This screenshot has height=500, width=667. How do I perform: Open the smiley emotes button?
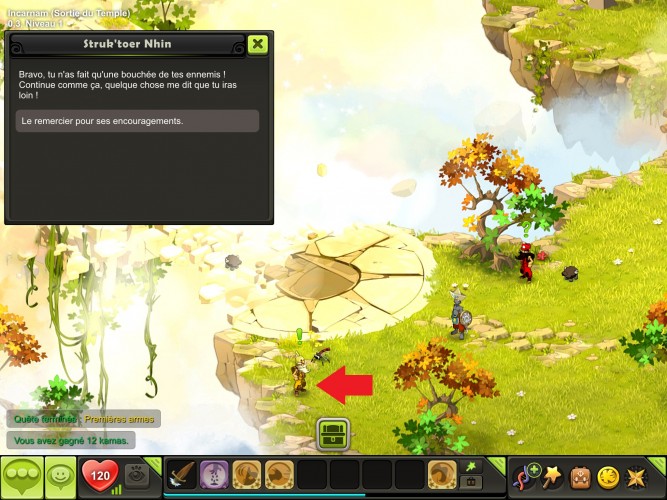(x=61, y=476)
